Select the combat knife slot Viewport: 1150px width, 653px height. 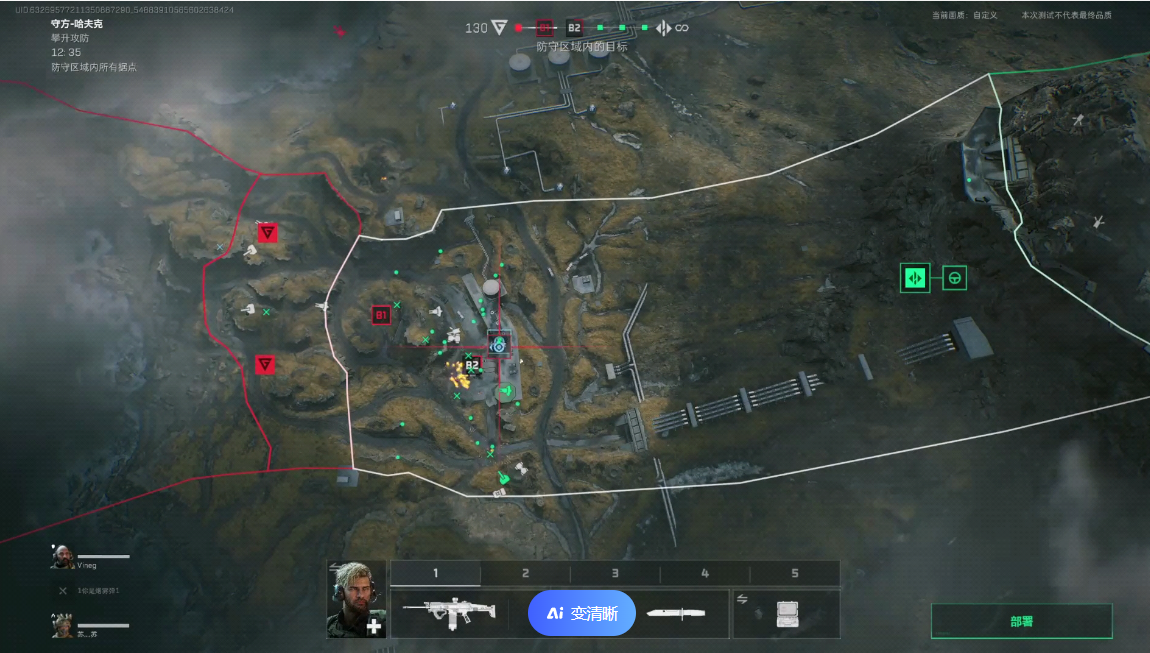click(x=676, y=613)
